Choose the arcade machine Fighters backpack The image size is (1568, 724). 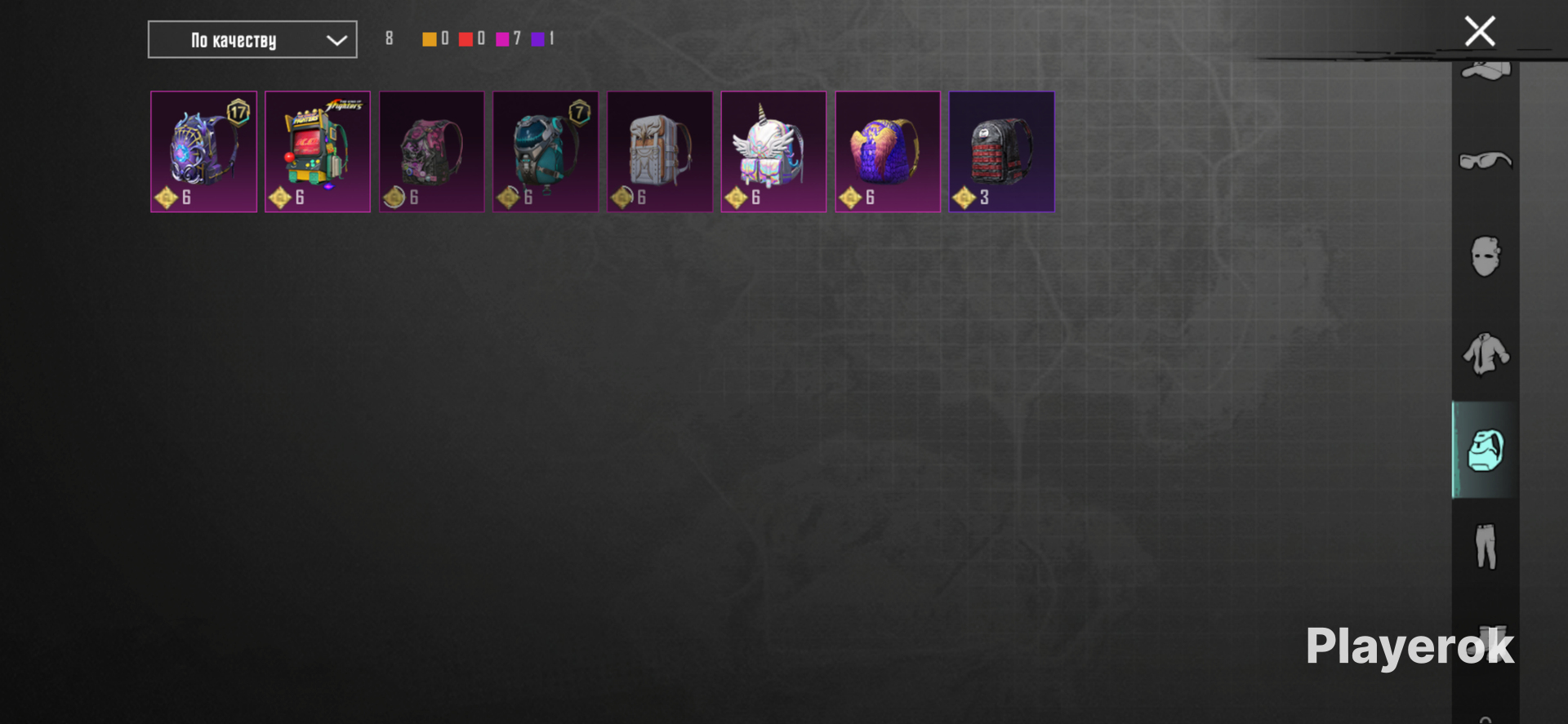point(318,152)
